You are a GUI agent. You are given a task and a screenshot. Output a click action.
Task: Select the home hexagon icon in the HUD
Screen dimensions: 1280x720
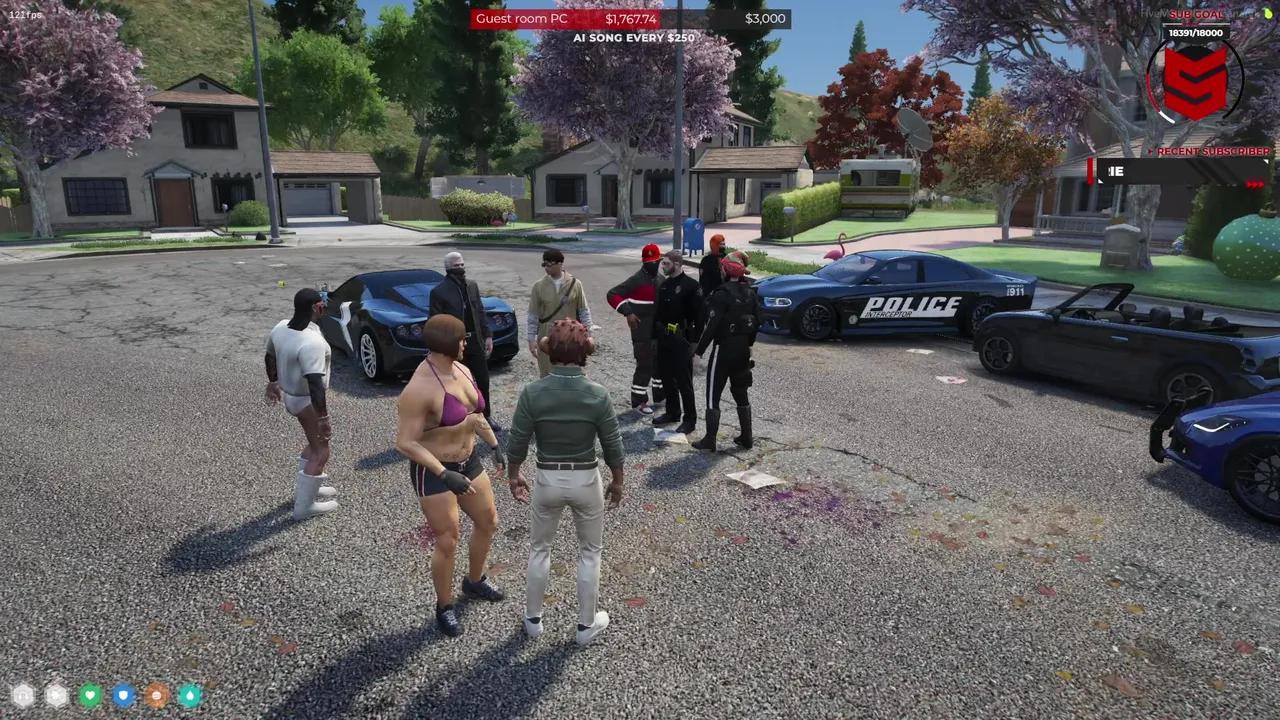(x=22, y=694)
